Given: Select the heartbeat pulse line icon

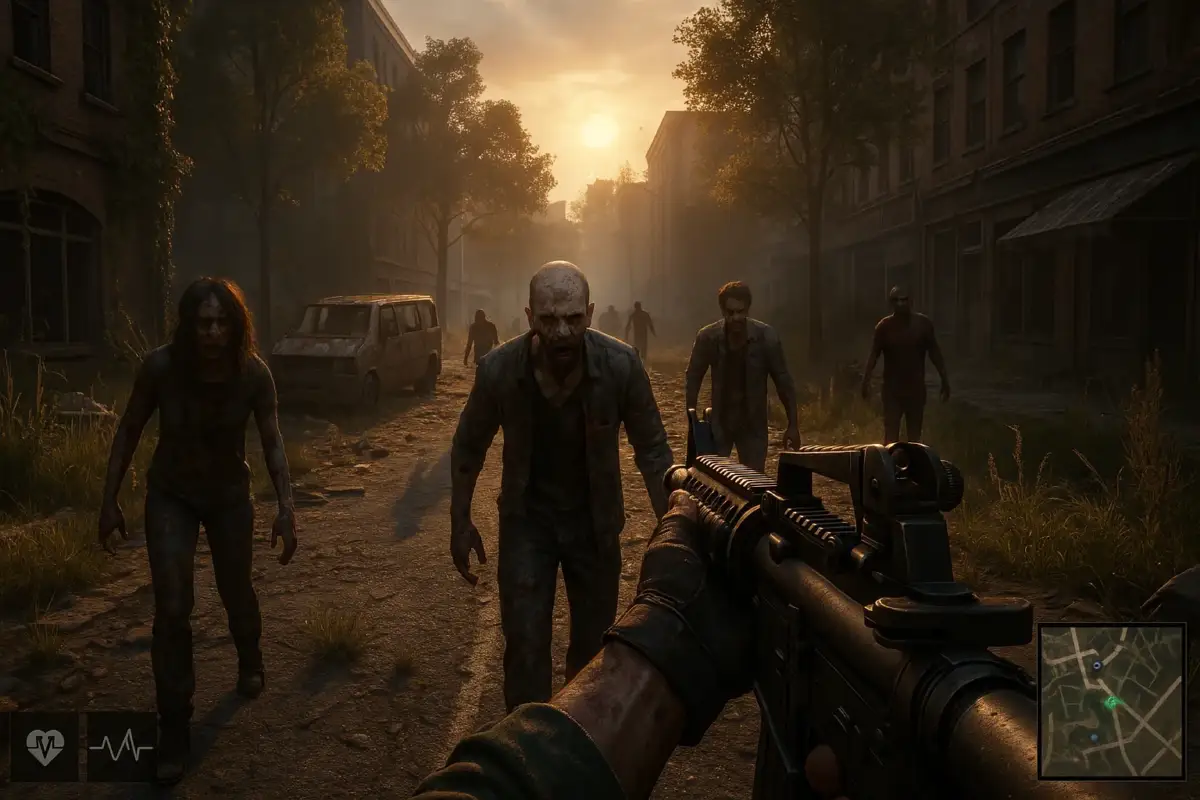Looking at the screenshot, I should point(121,746).
